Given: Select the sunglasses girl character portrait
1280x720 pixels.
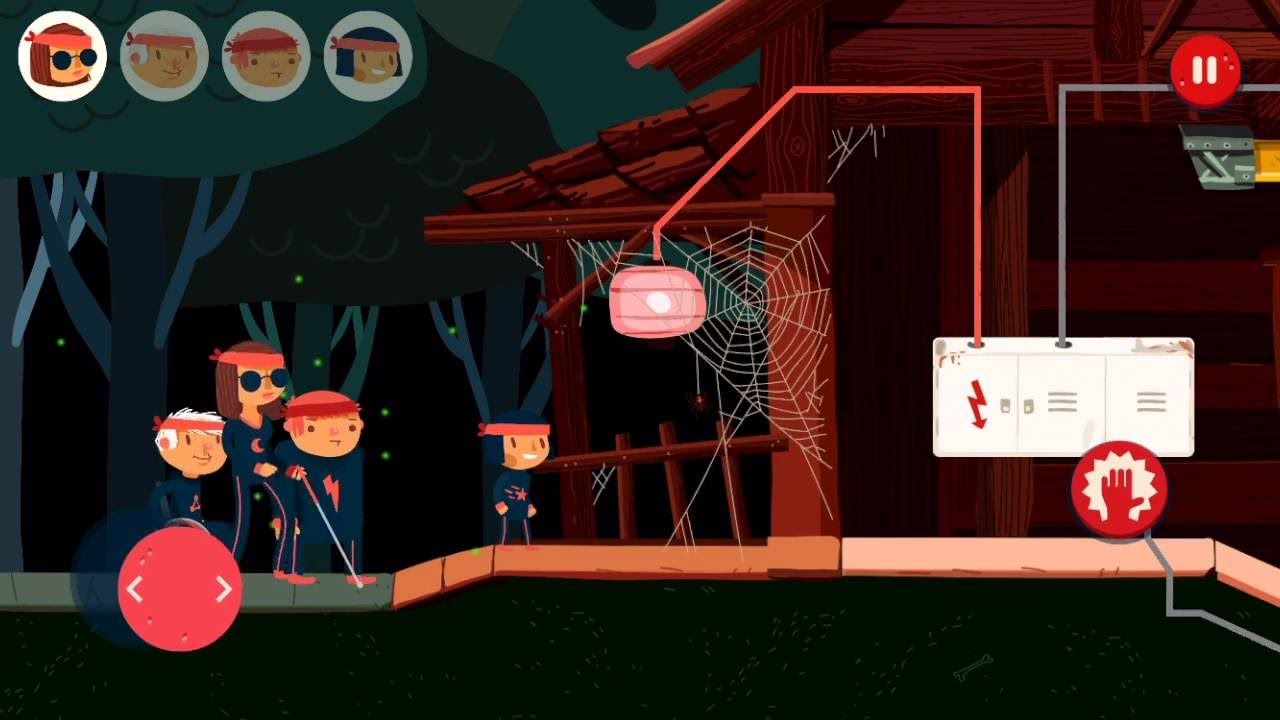Looking at the screenshot, I should click(x=61, y=56).
